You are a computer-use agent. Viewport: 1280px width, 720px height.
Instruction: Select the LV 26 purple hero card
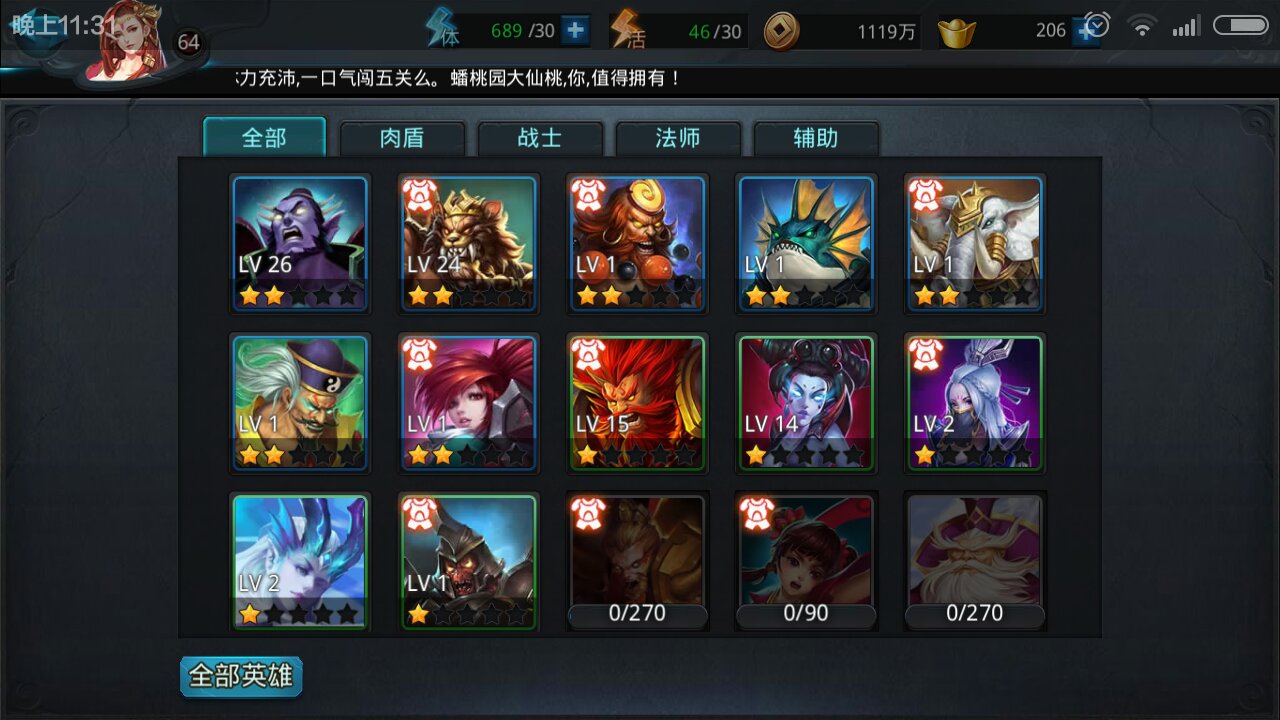point(300,243)
